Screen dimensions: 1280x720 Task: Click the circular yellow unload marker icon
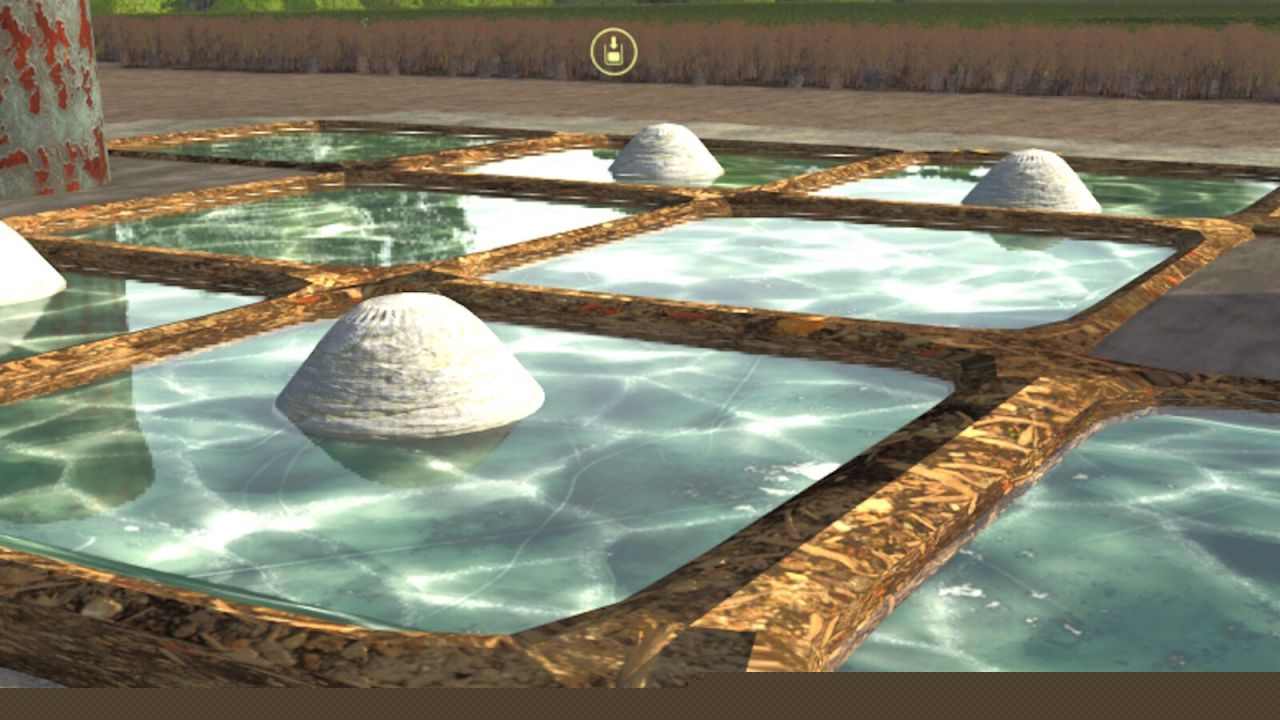(614, 52)
